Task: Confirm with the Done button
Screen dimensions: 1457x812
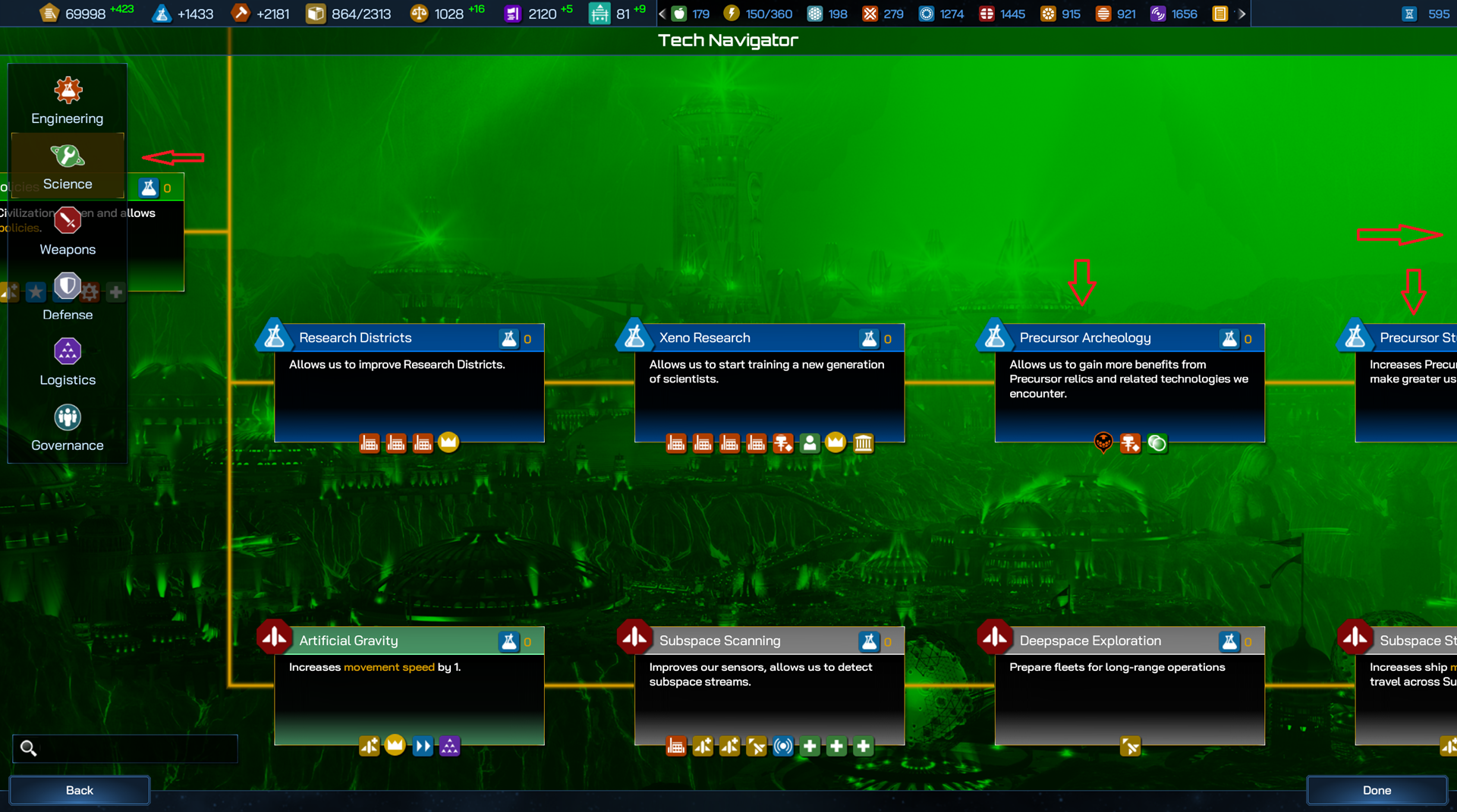Action: point(1377,790)
